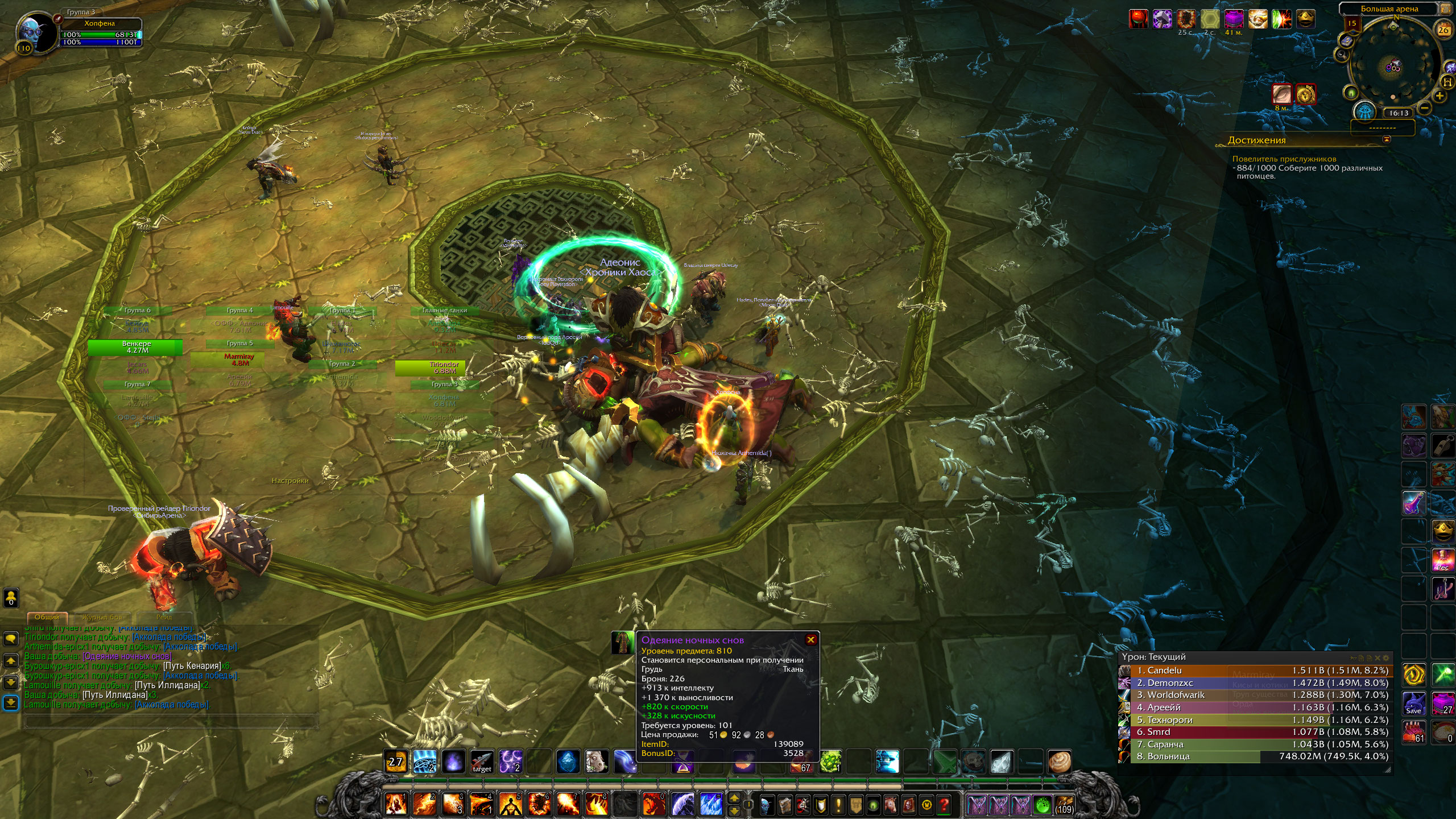Viewport: 1456px width, 819px height.
Task: Switch to the Журнал боя chat tab
Action: (x=102, y=617)
